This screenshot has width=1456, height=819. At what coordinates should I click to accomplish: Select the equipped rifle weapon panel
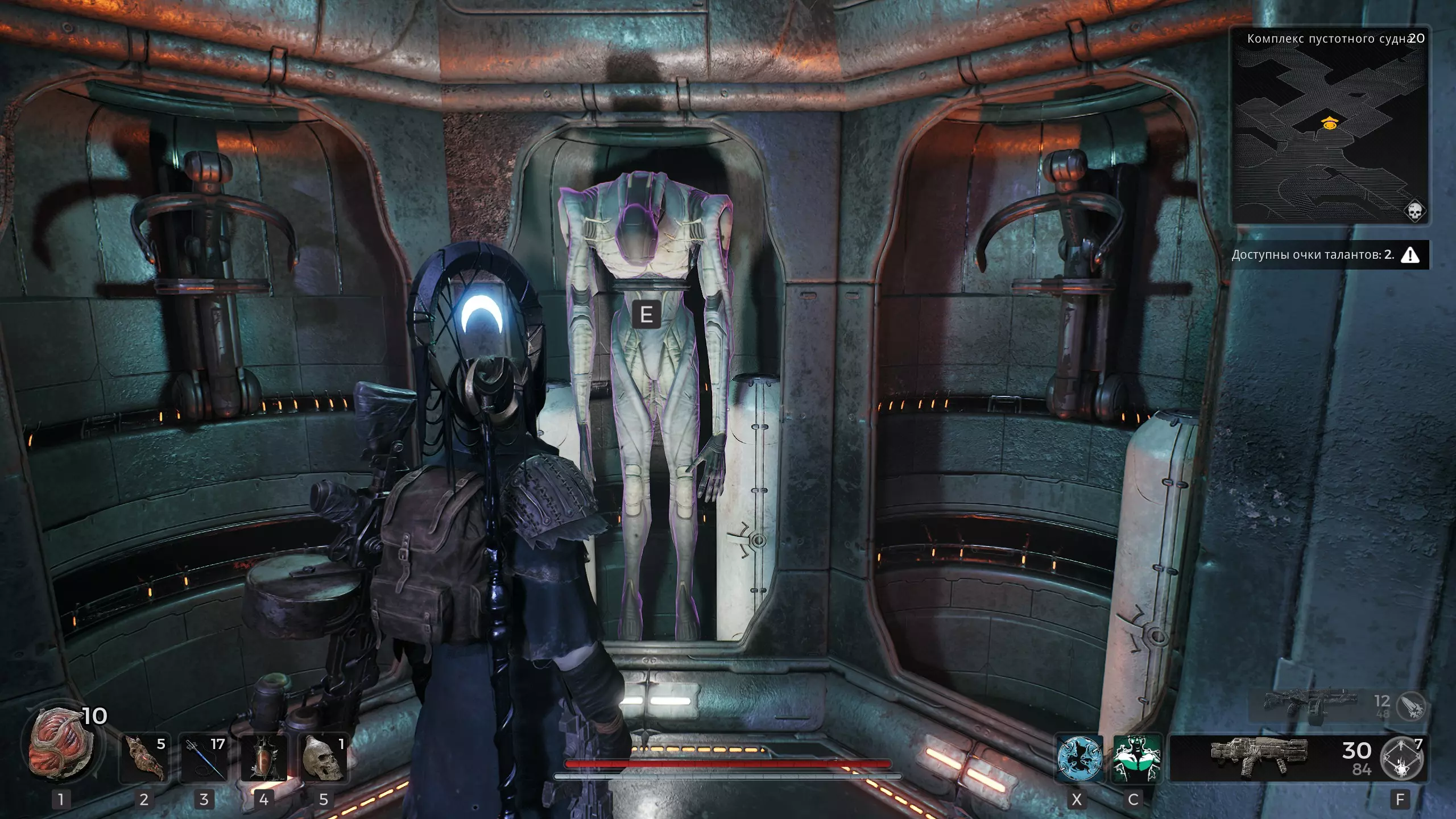click(1260, 758)
